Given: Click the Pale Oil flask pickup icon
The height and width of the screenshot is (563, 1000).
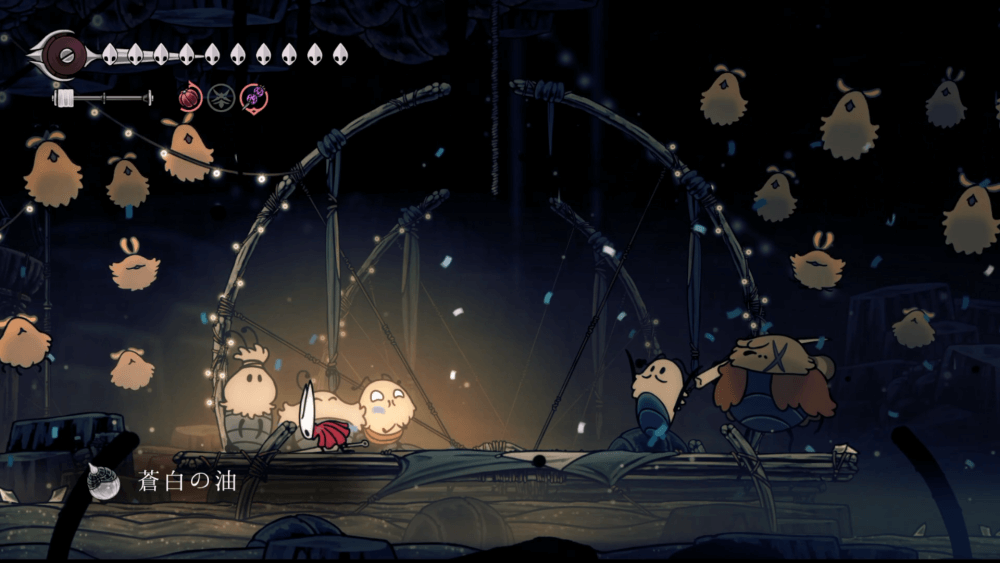Looking at the screenshot, I should tap(103, 482).
